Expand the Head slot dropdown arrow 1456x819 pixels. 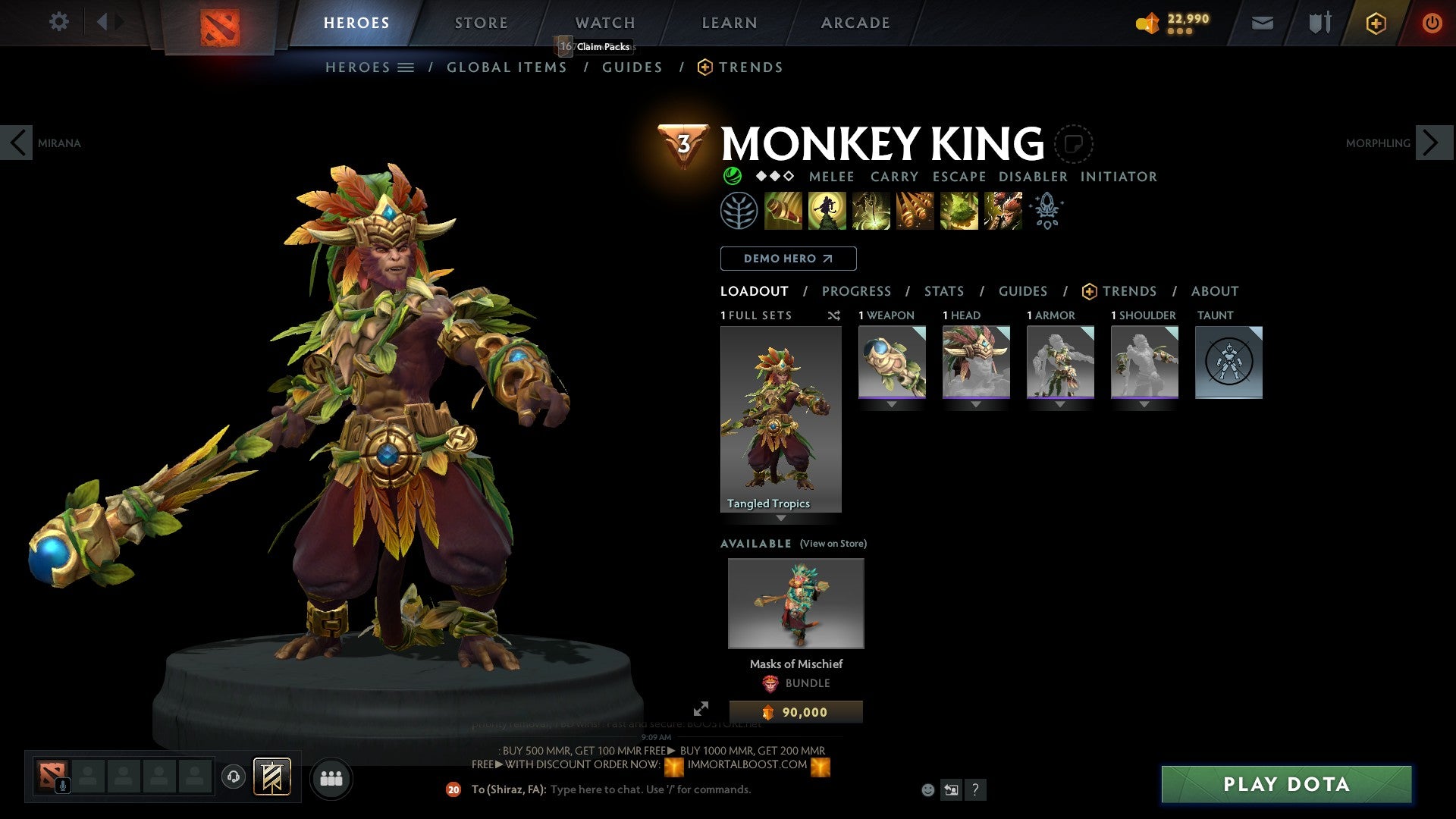(976, 404)
